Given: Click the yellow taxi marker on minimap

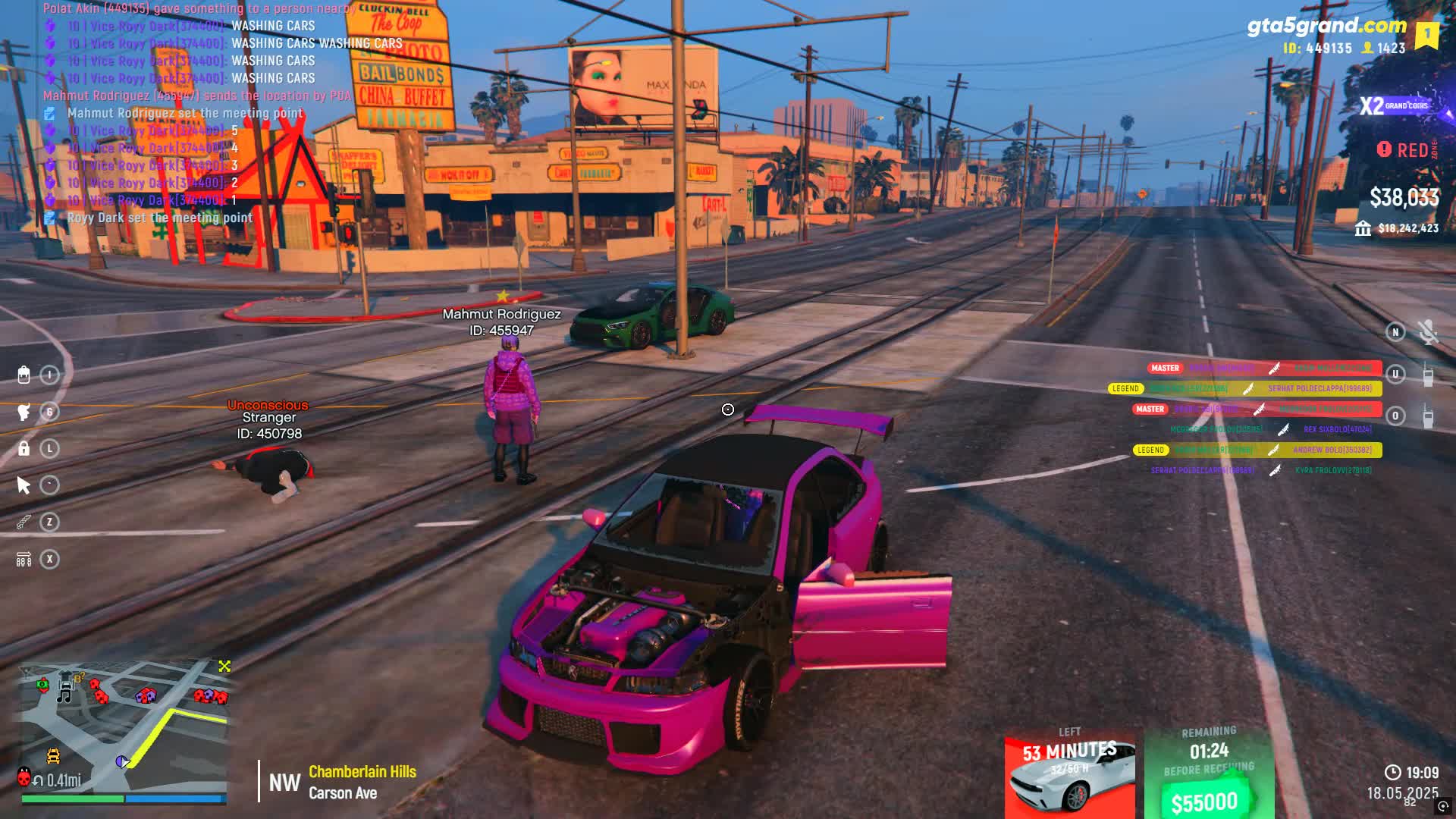Looking at the screenshot, I should tap(53, 755).
